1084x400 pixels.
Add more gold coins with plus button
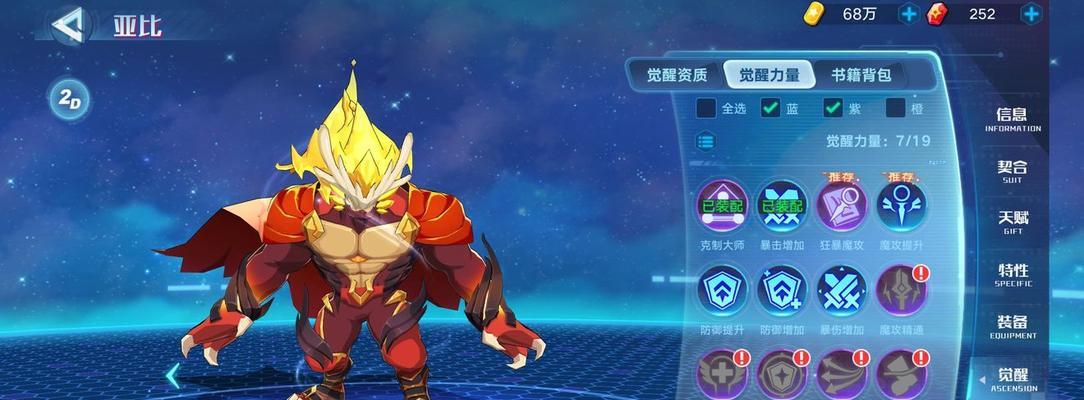tap(908, 14)
